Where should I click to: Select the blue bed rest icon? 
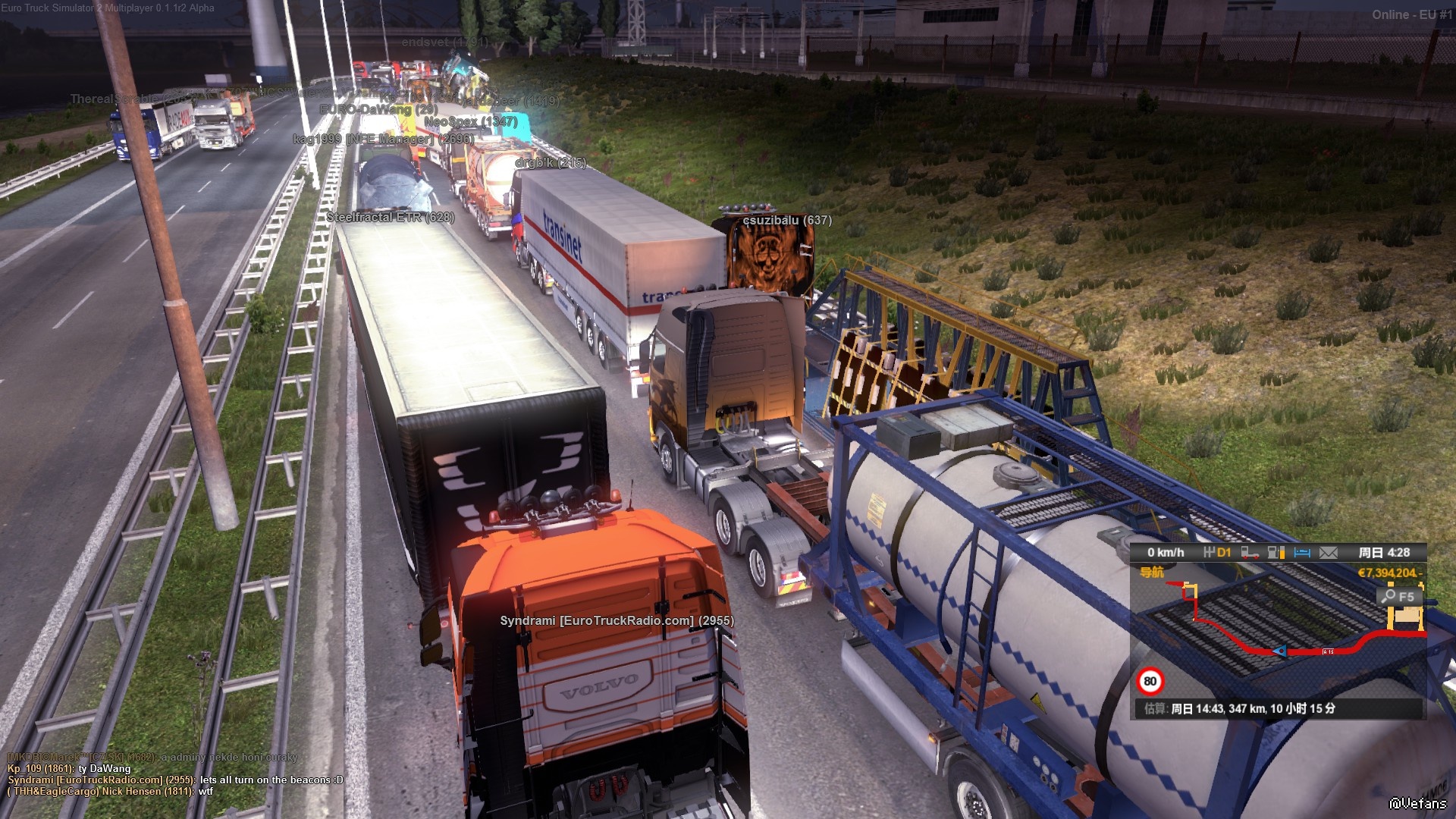click(1302, 553)
